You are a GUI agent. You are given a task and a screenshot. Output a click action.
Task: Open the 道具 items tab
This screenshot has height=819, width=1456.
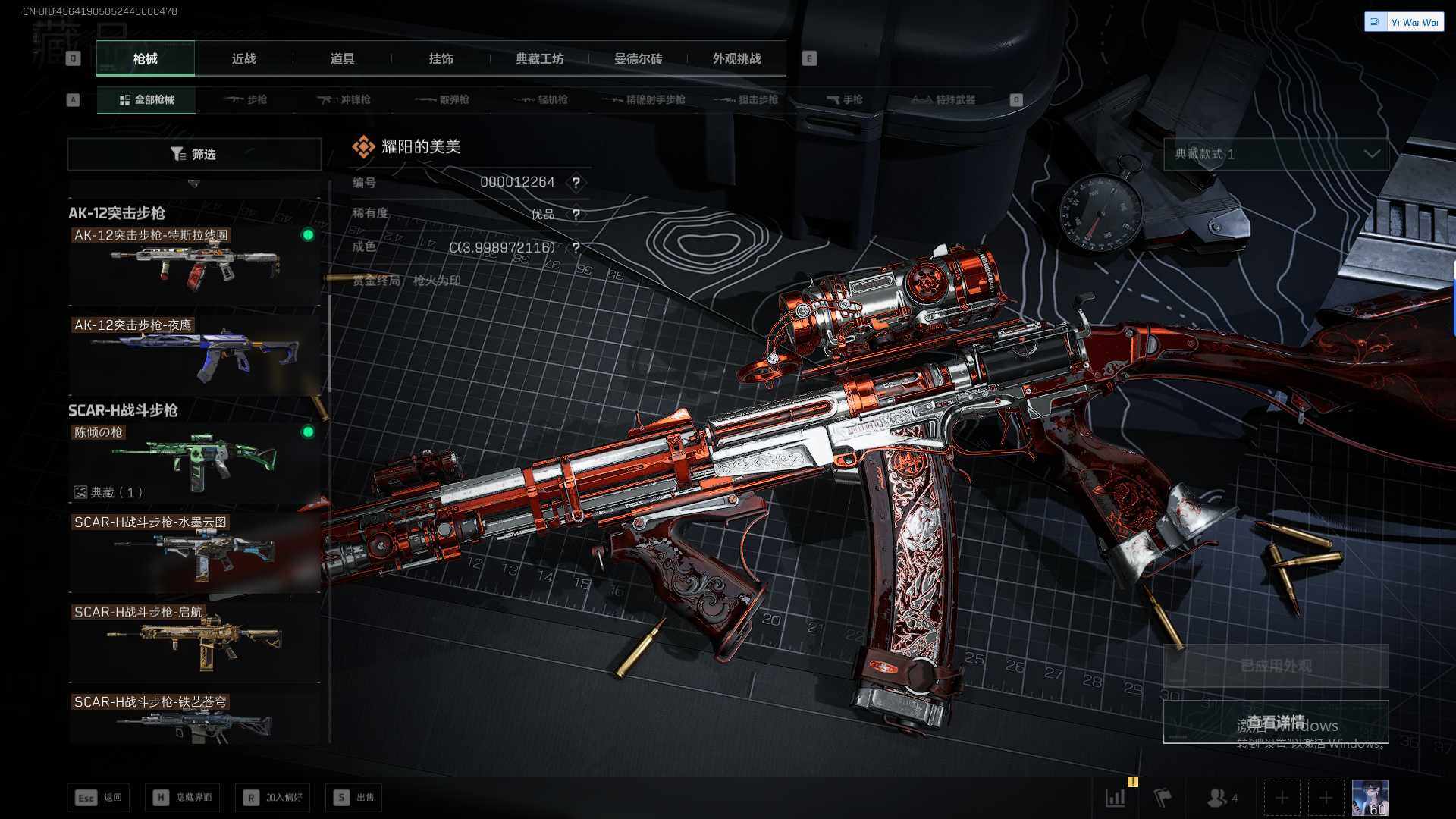click(x=342, y=58)
